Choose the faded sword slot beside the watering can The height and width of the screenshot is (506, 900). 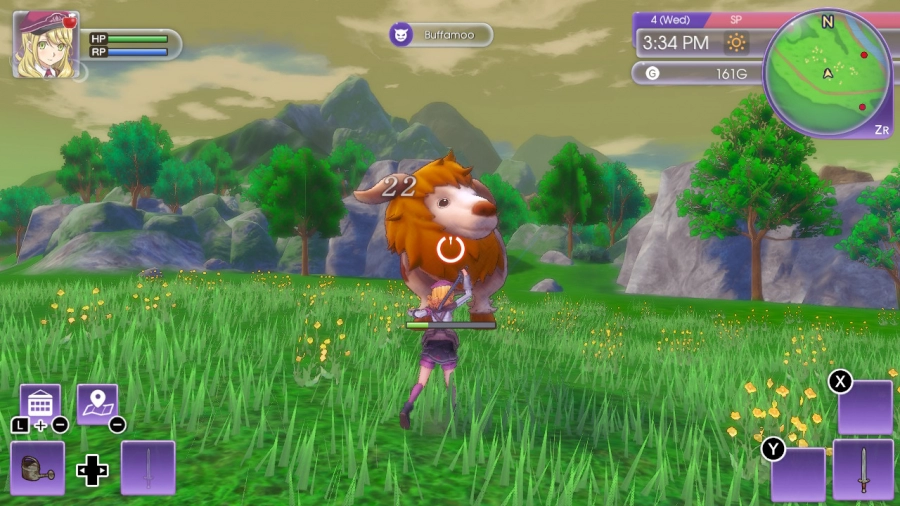(148, 468)
